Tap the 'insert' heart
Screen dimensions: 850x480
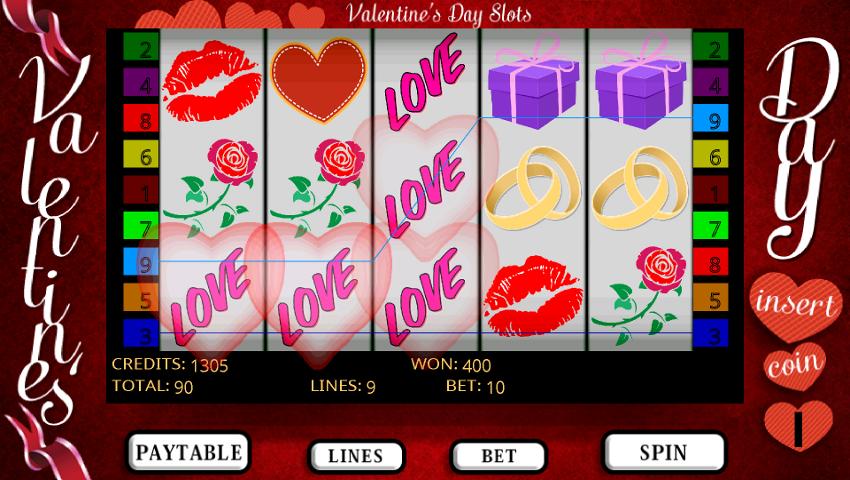pyautogui.click(x=796, y=304)
